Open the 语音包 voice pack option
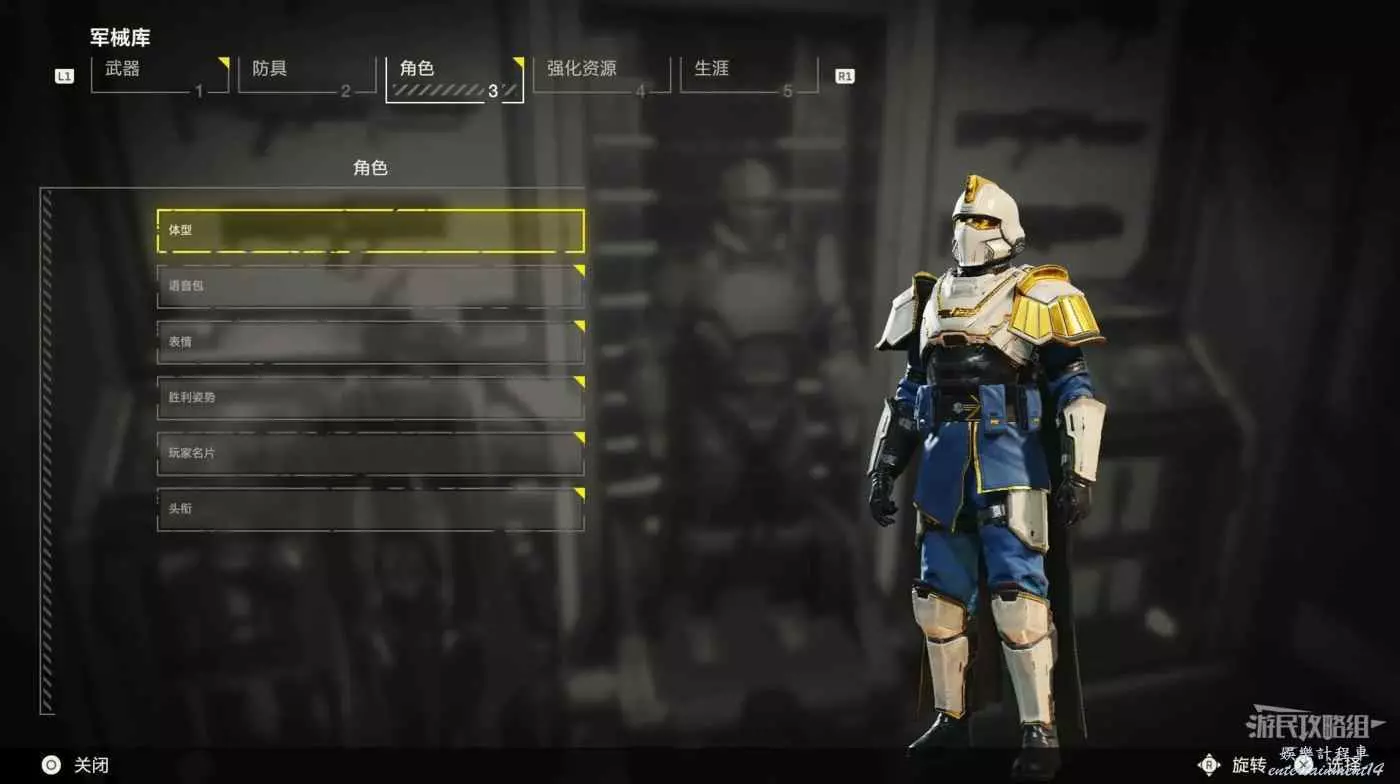The image size is (1400, 784). tap(370, 287)
